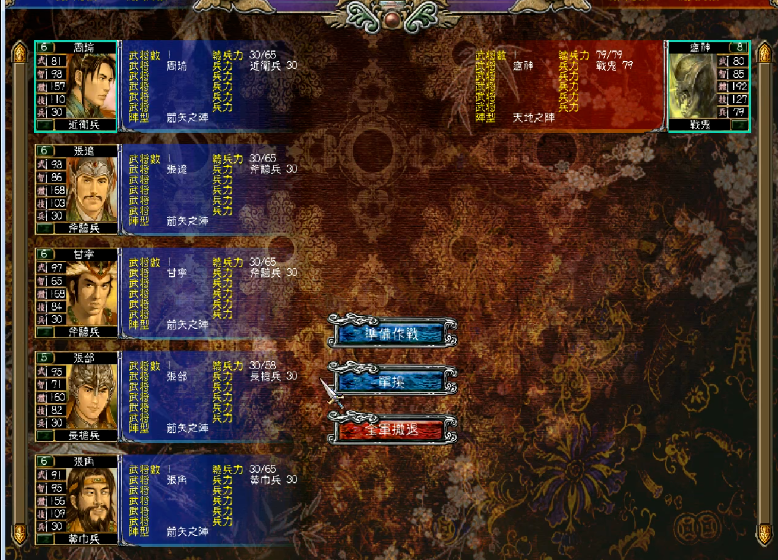Open 張遼's blue army info panel
Screen dimensions: 778x560
(x=210, y=190)
